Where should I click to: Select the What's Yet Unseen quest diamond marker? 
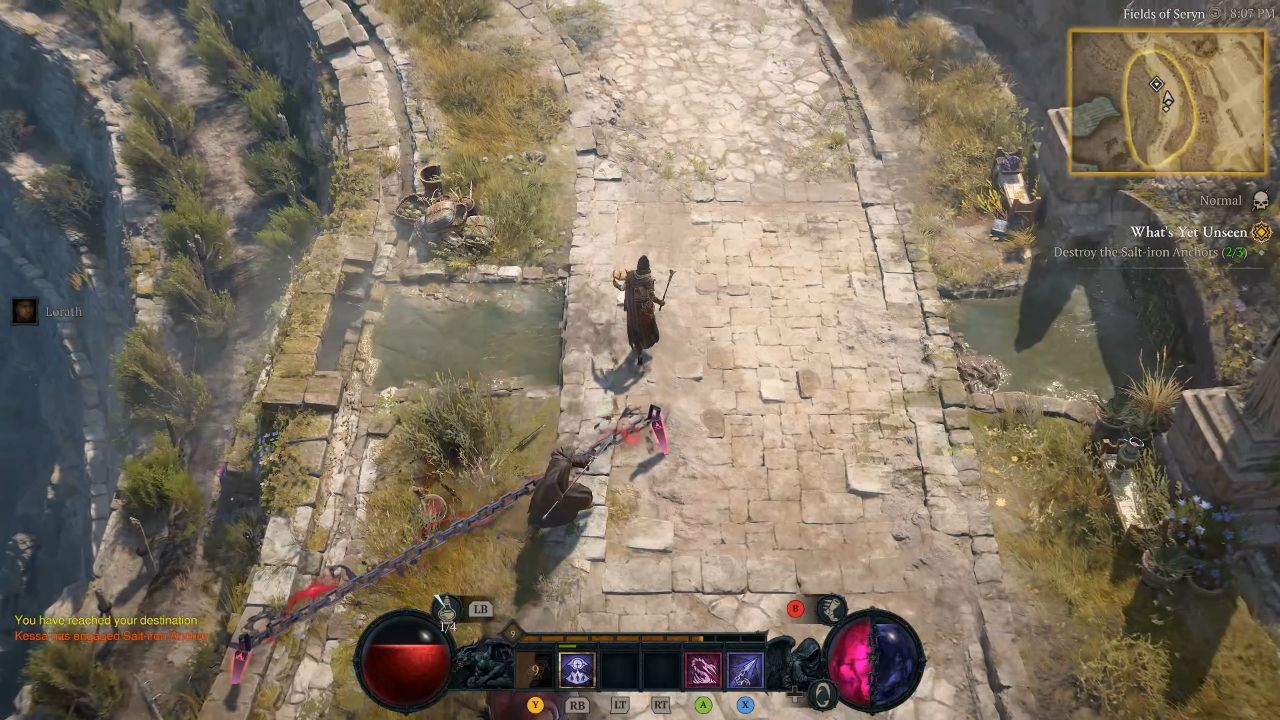(1259, 232)
